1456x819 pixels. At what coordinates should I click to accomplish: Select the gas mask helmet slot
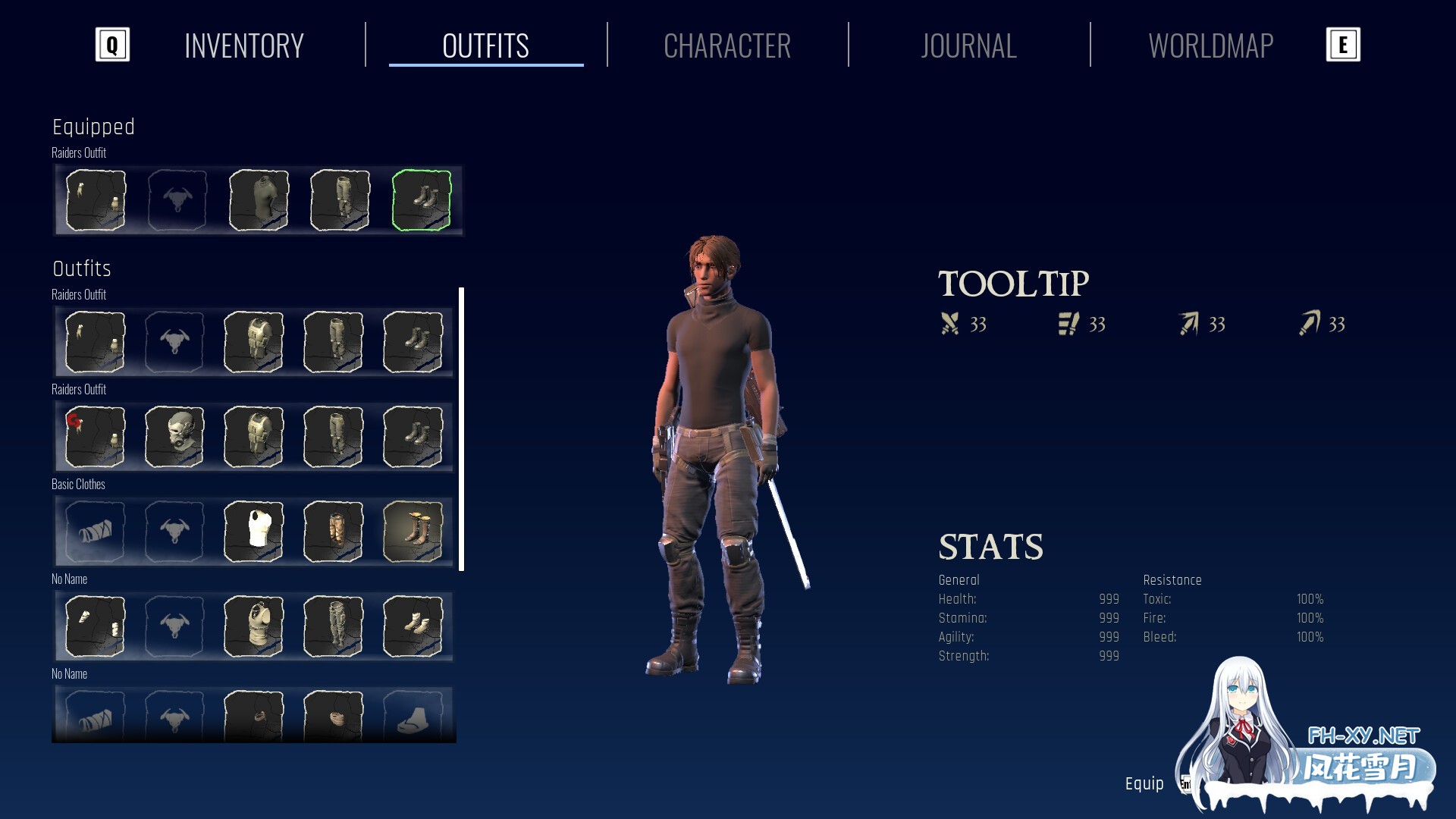point(174,436)
